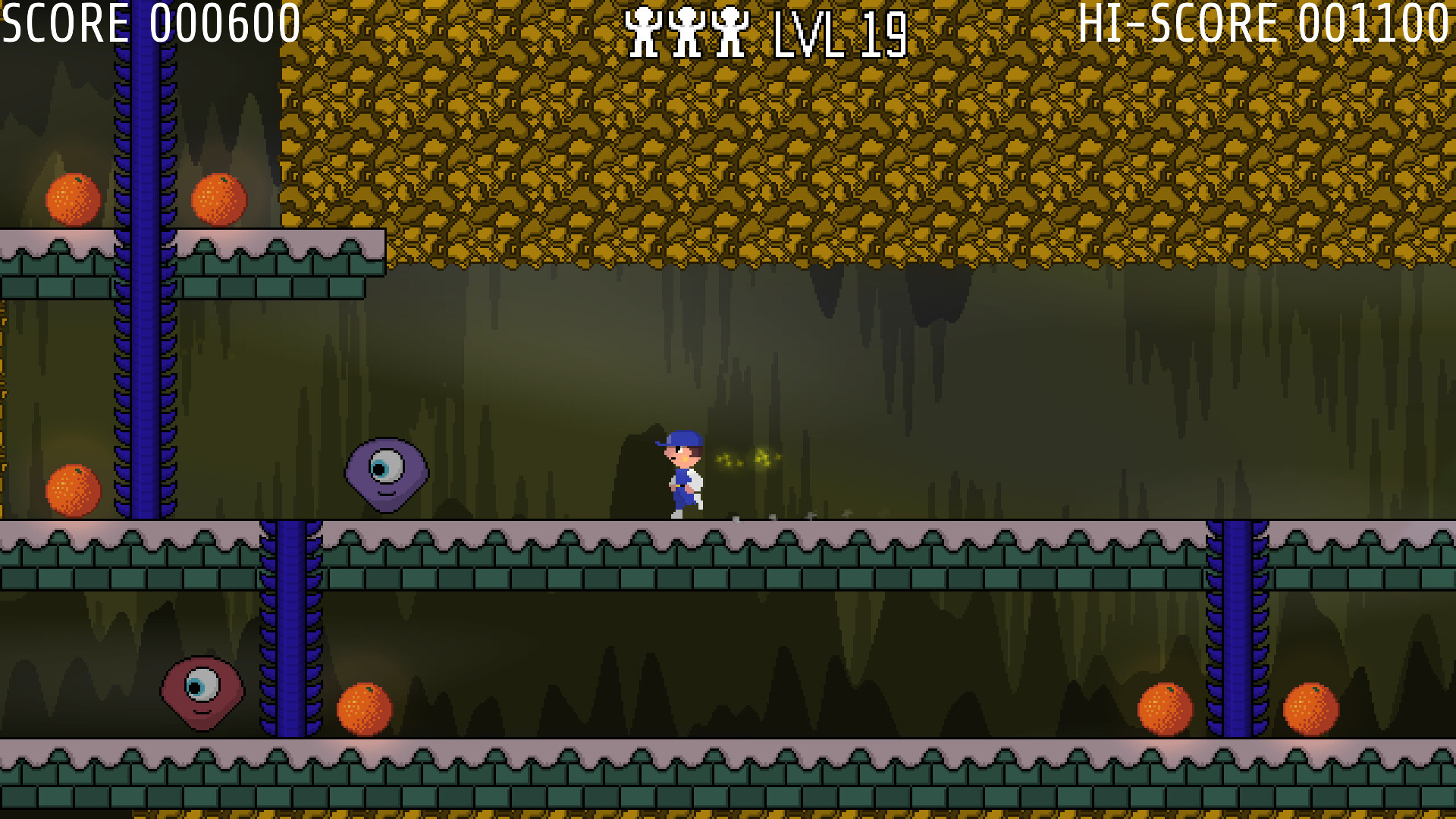Select the orange resting on the middle platform level
This screenshot has width=1456, height=819.
click(74, 490)
